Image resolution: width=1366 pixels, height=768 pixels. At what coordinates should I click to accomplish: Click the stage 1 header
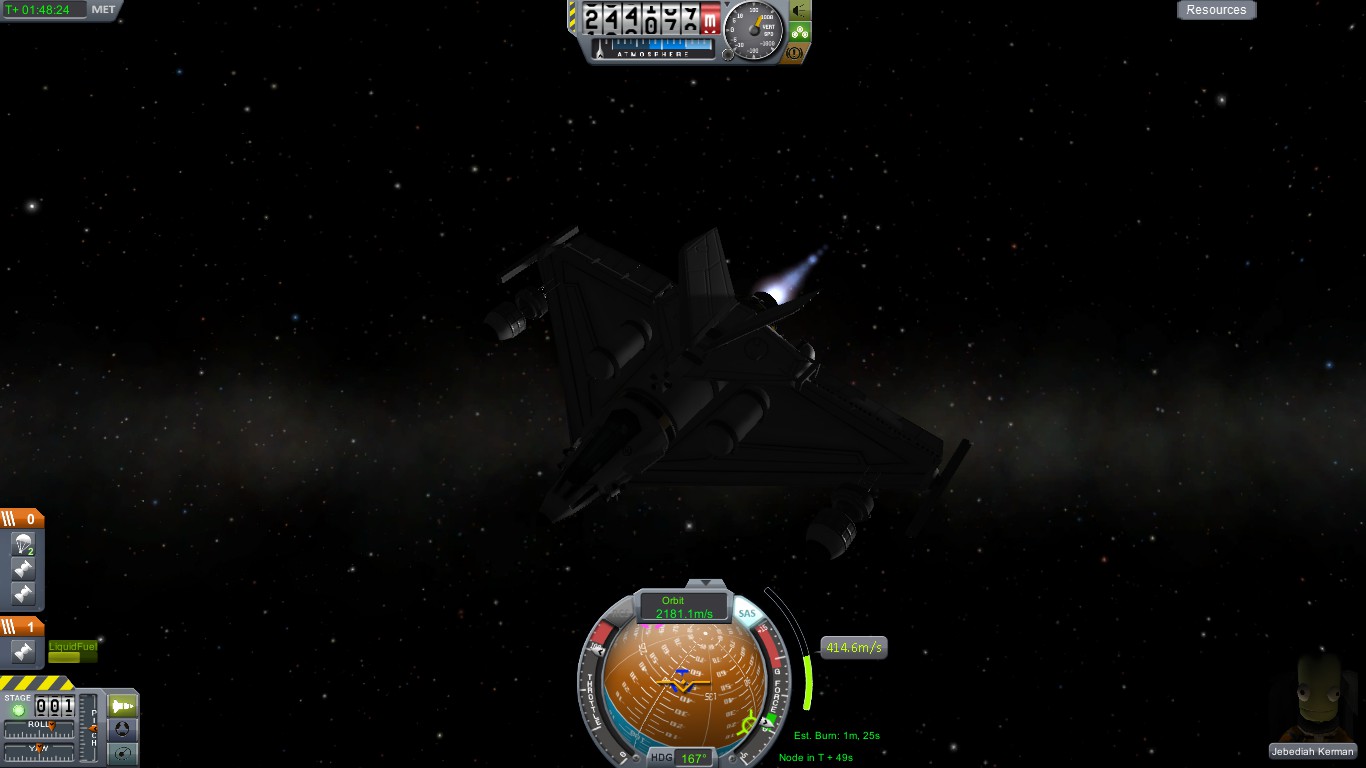pyautogui.click(x=22, y=627)
